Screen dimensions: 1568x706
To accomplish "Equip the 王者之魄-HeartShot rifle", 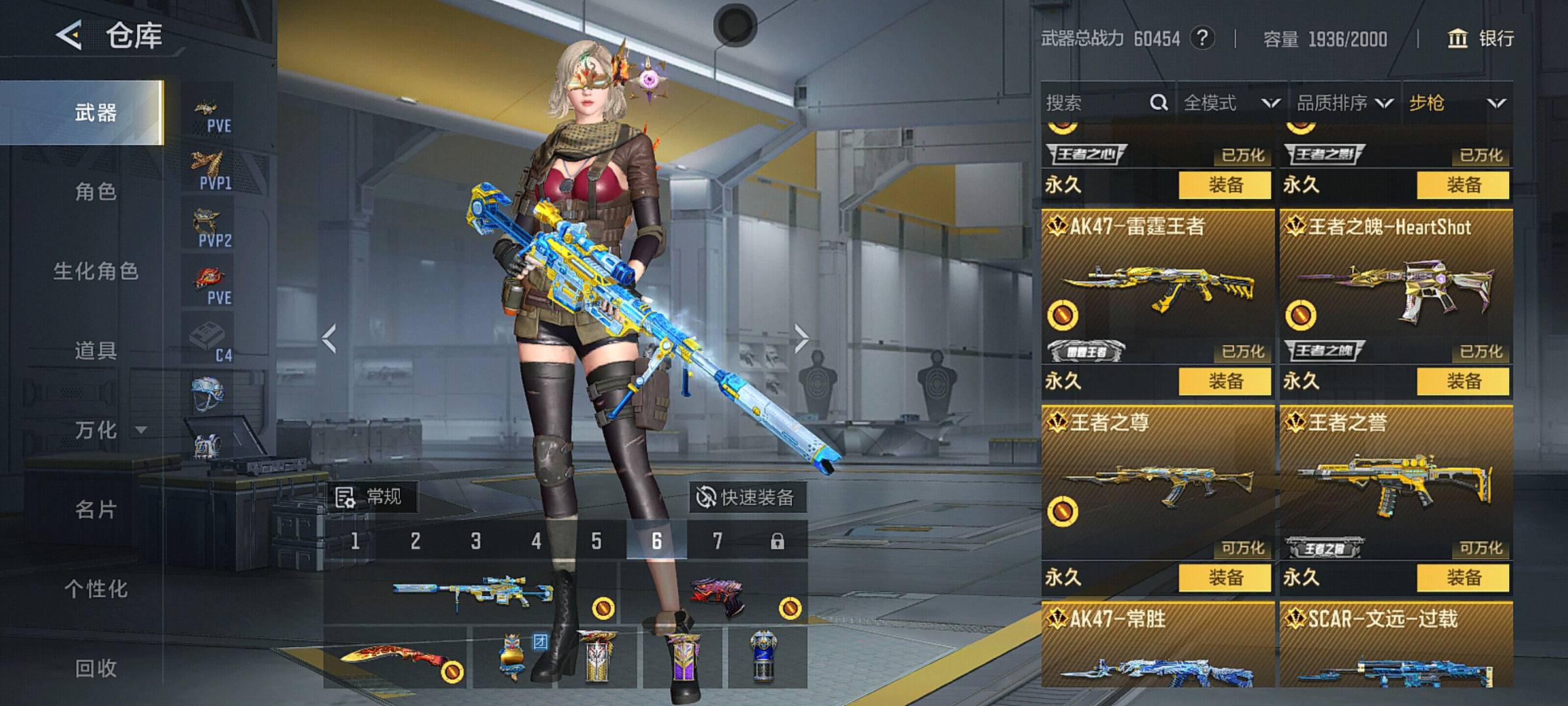I will coord(1463,381).
